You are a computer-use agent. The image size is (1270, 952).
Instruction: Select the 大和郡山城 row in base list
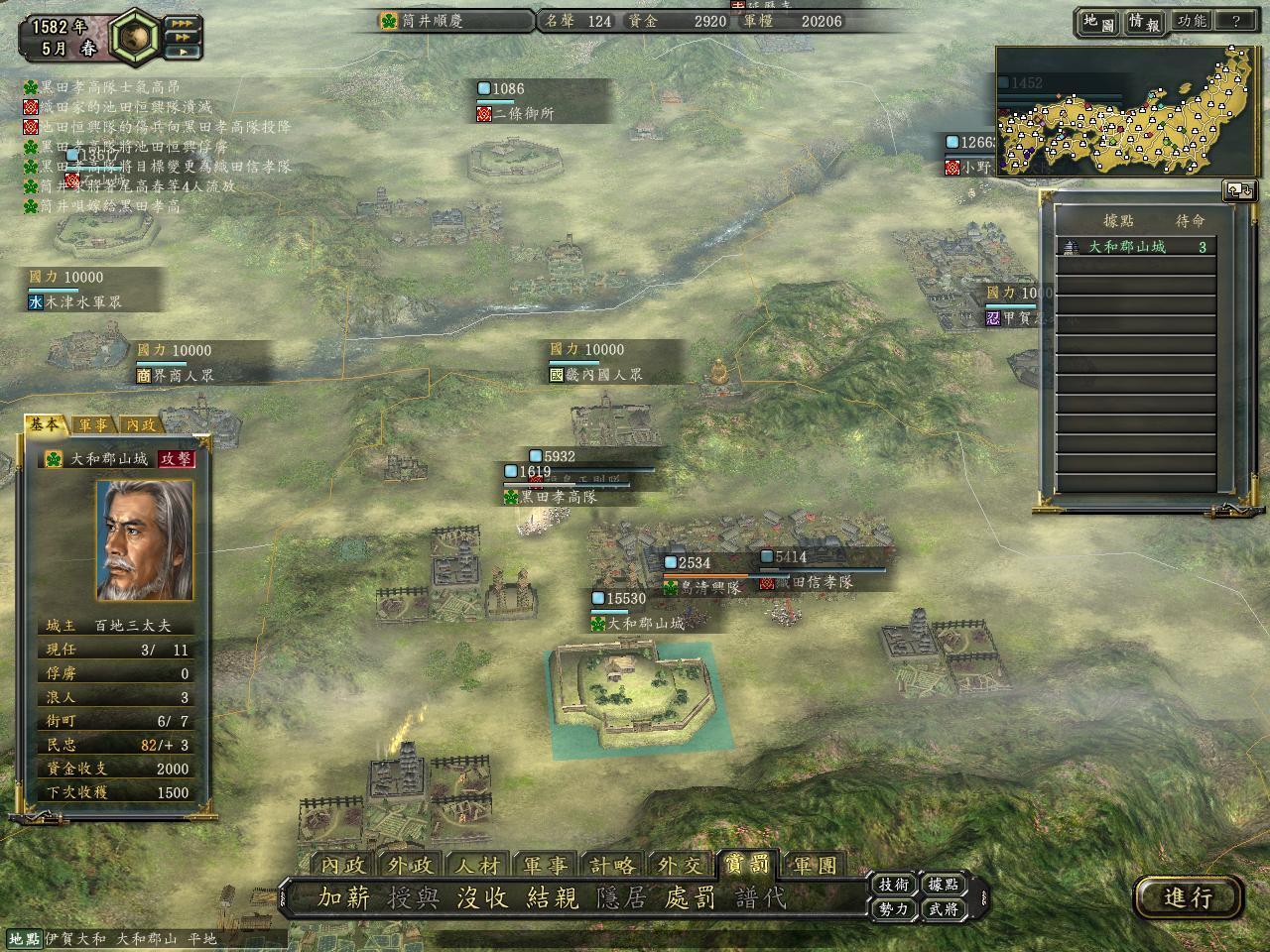(1136, 247)
